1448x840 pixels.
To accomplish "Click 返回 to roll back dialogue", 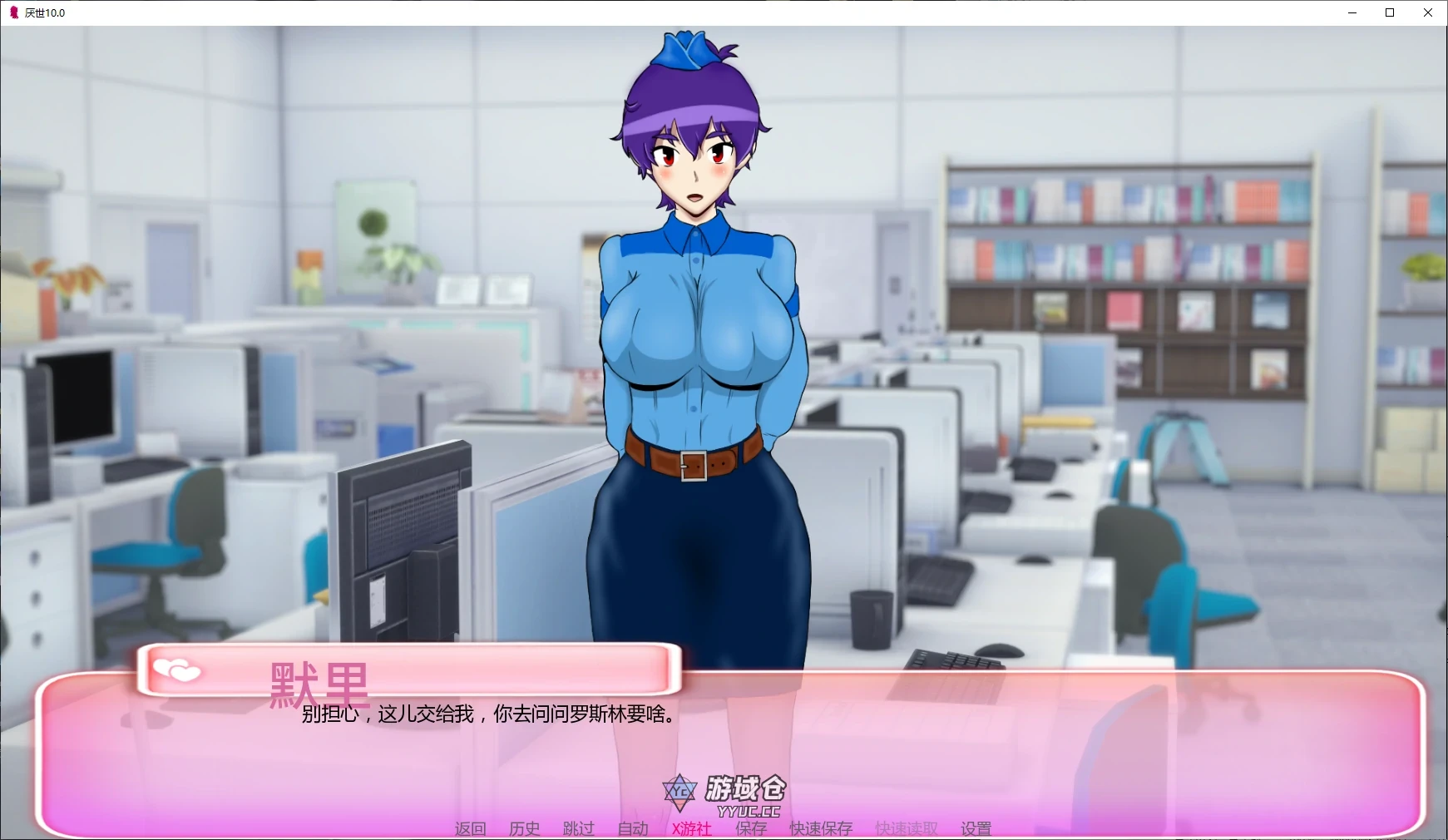I will [x=468, y=828].
